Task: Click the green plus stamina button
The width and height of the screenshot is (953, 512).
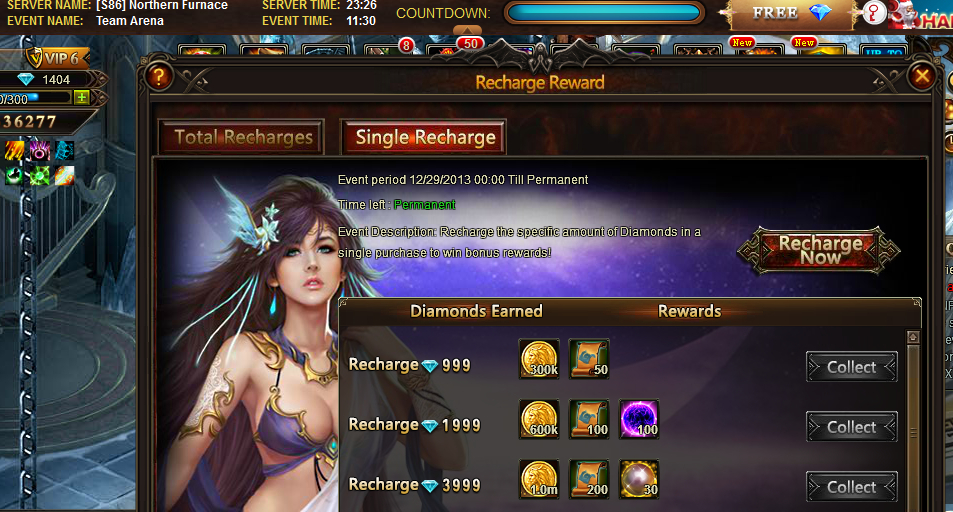Action: pyautogui.click(x=82, y=97)
